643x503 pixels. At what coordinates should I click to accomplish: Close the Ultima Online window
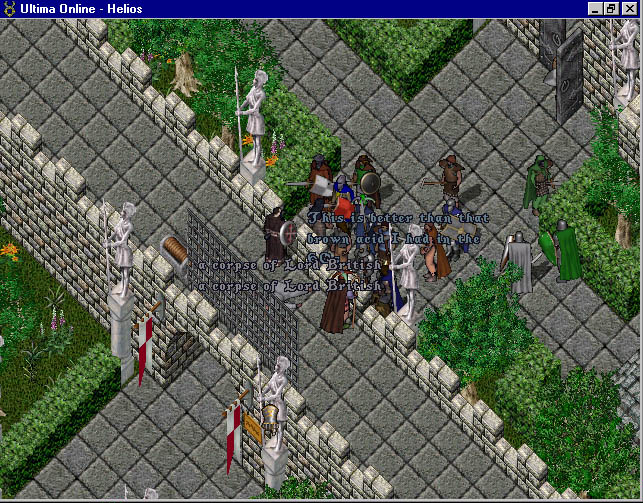(x=628, y=8)
